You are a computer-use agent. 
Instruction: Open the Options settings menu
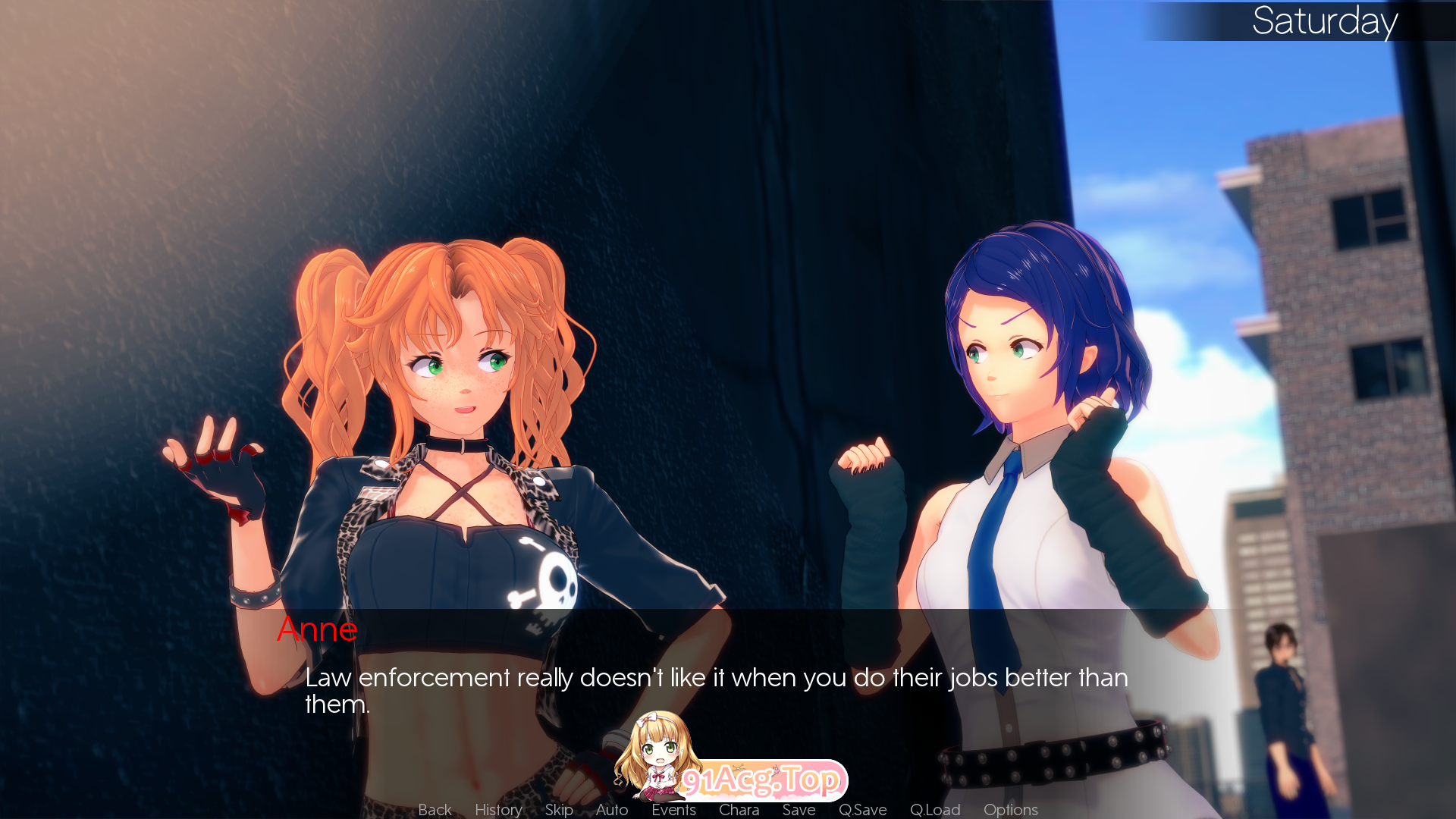(1010, 810)
